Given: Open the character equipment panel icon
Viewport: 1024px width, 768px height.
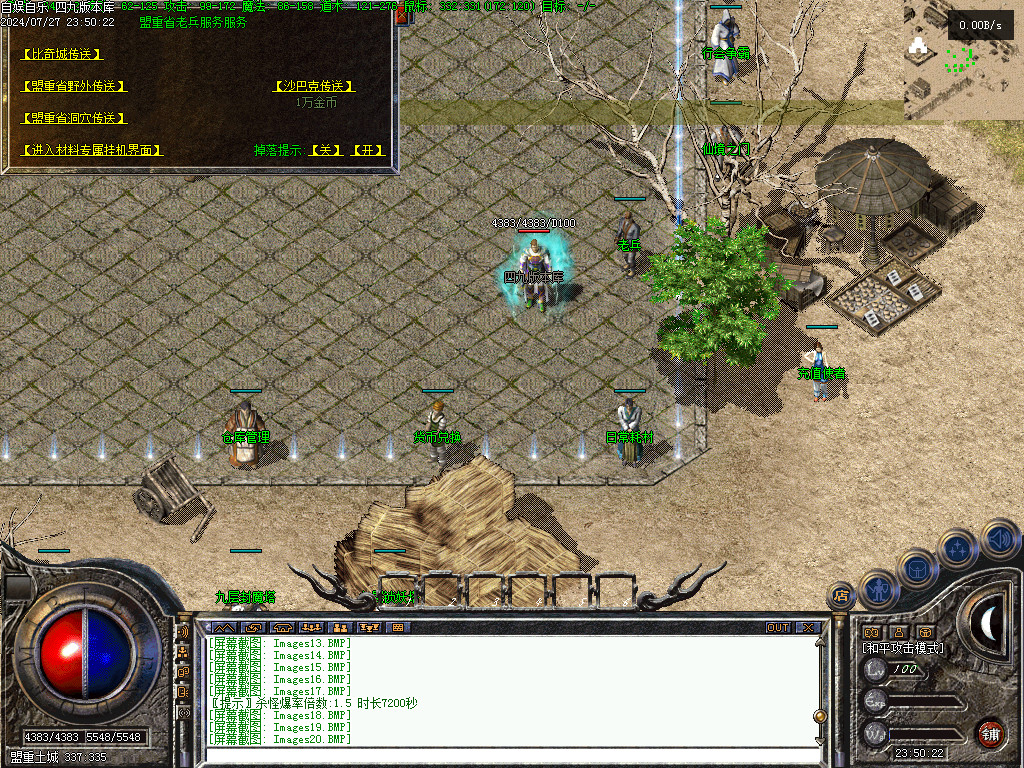Looking at the screenshot, I should click(x=878, y=591).
